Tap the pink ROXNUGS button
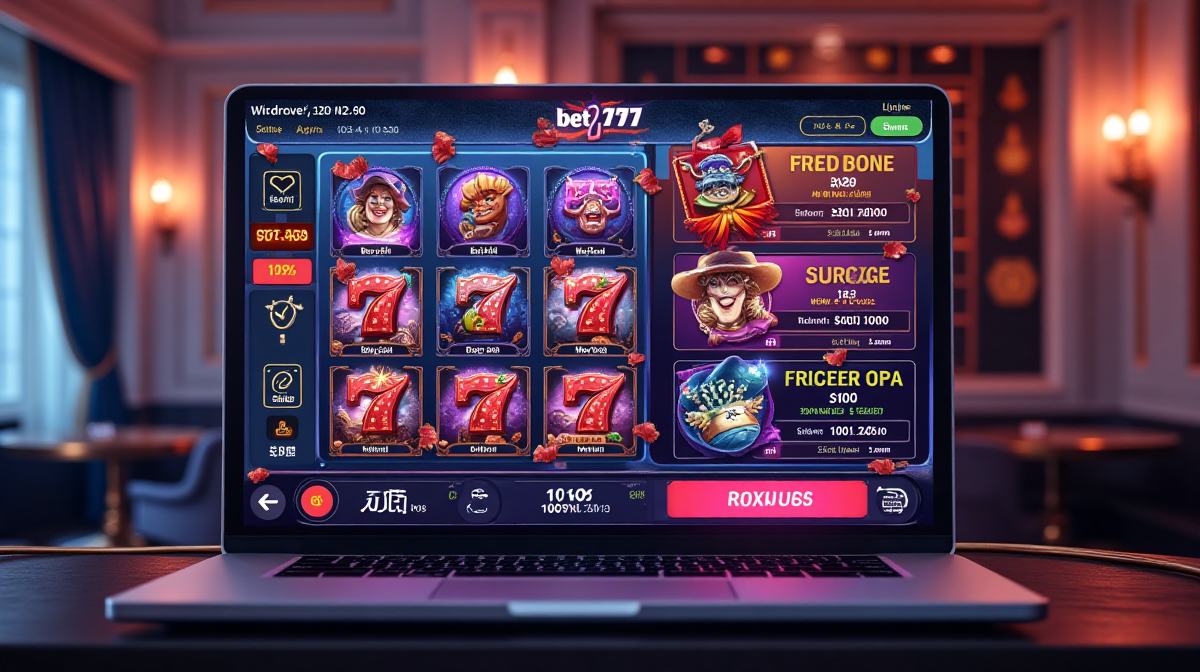Screen dimensions: 1200x672 click(767, 499)
